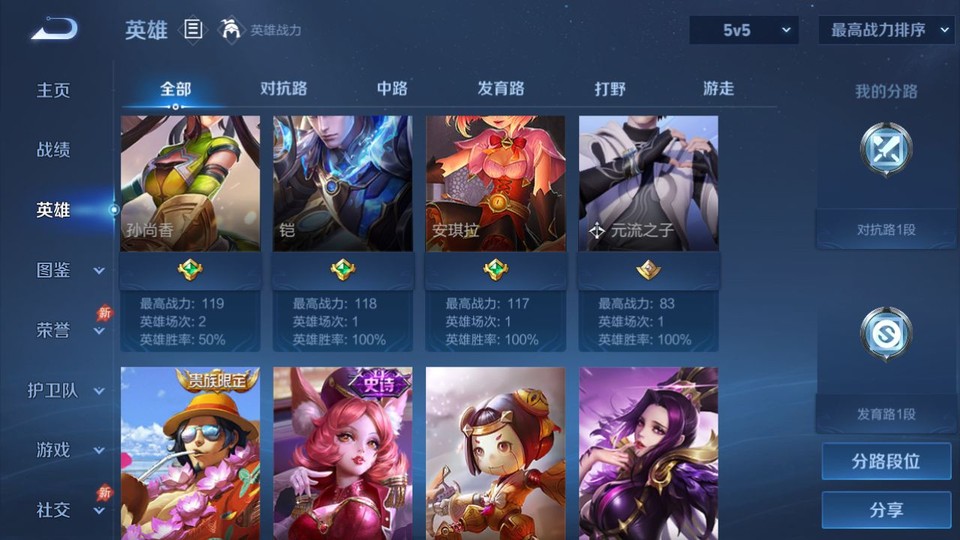Open the 战绩 menu entry
Image resolution: width=960 pixels, height=540 pixels.
[54, 150]
